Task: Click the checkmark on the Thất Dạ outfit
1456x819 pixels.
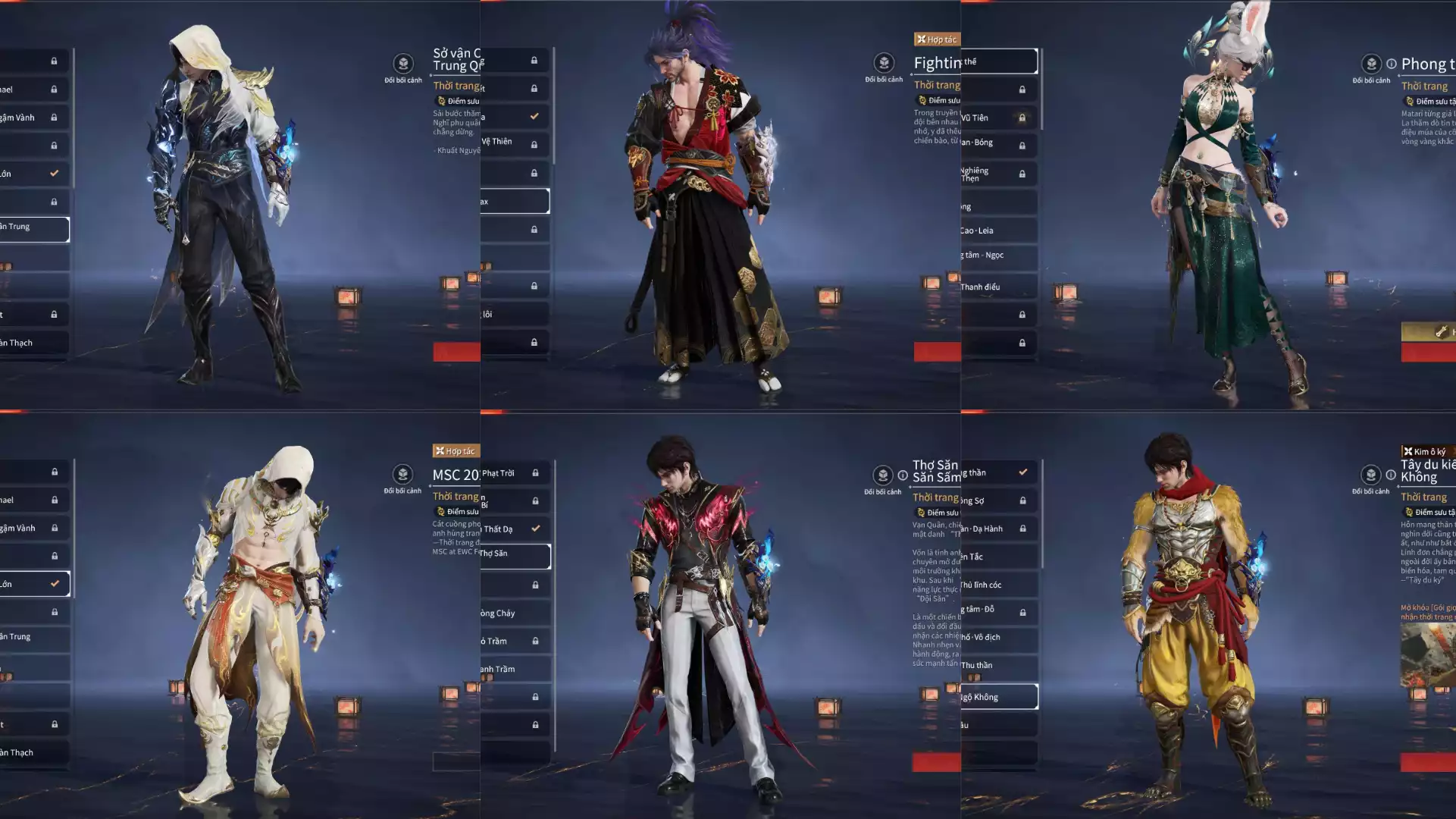Action: coord(536,529)
